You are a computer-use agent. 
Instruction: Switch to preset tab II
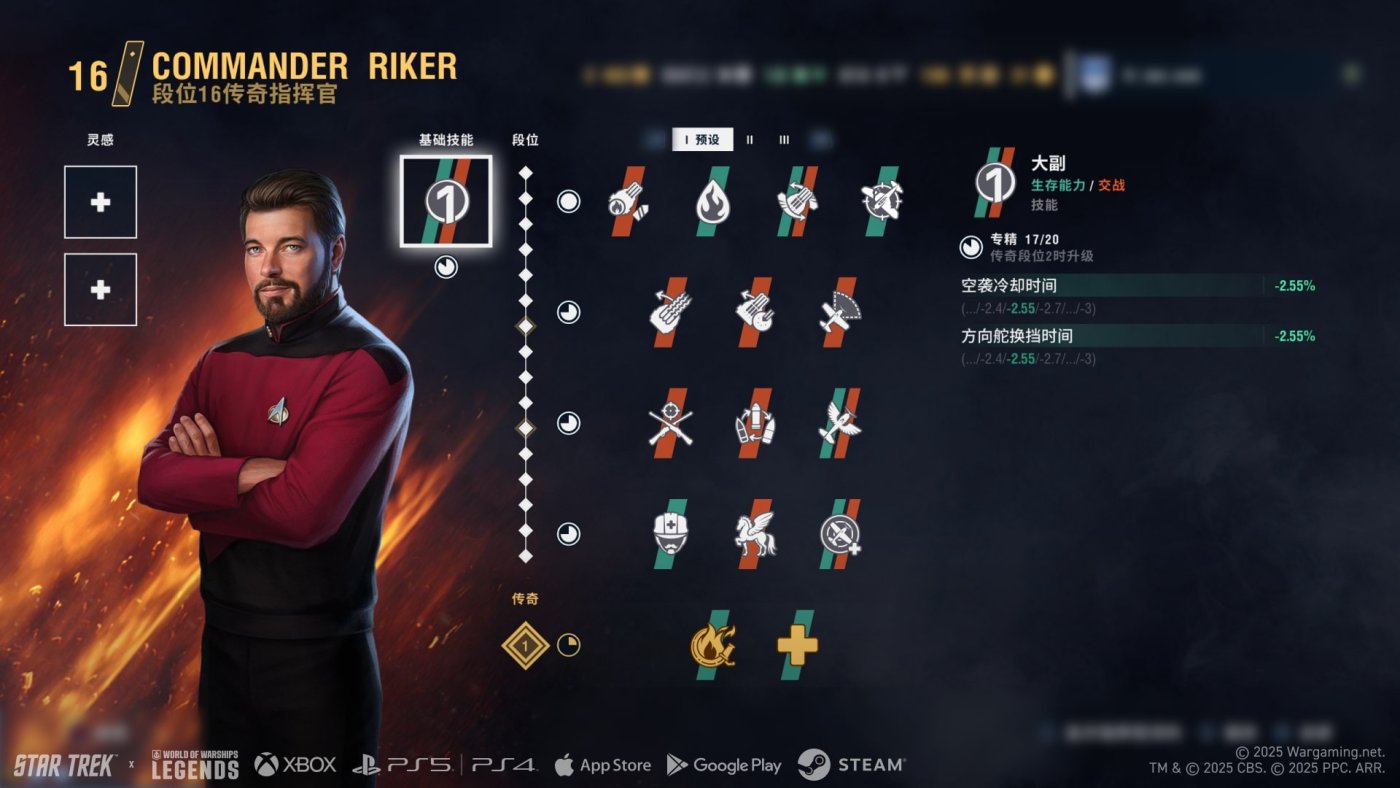750,140
